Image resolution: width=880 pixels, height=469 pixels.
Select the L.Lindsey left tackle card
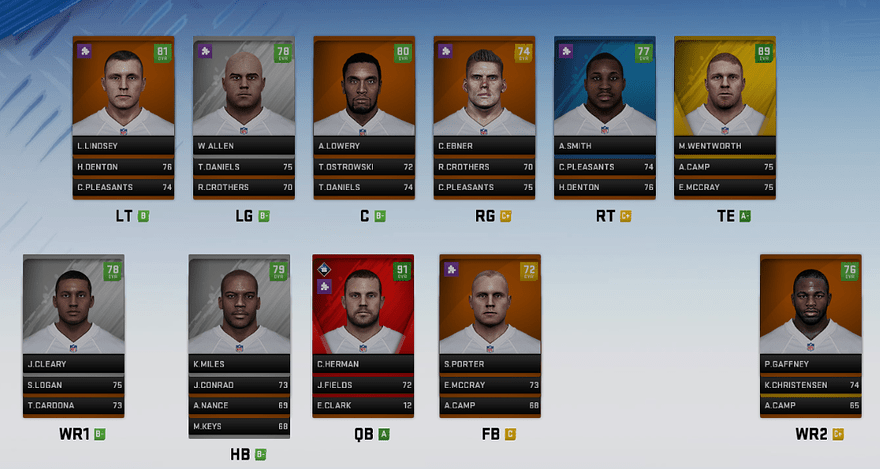[x=124, y=95]
